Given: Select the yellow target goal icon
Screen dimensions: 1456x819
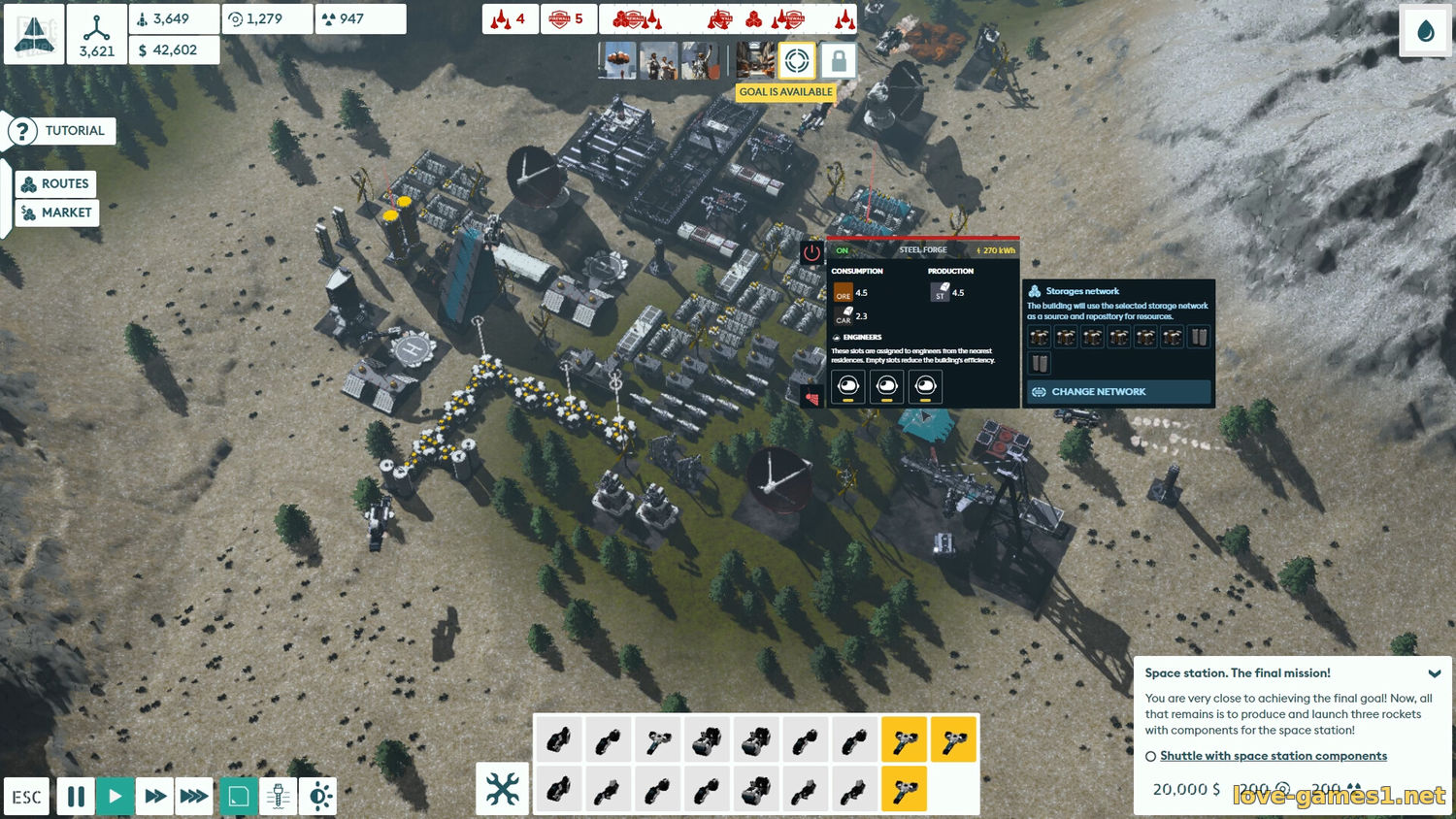Looking at the screenshot, I should 797,60.
